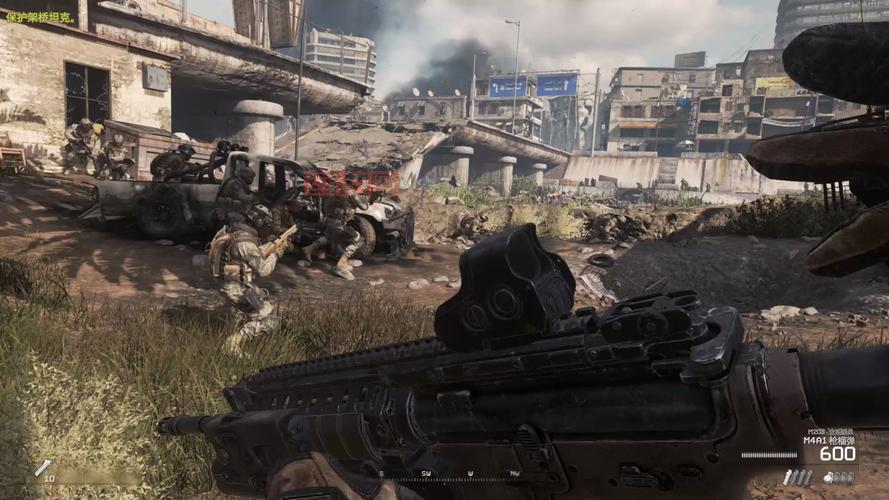This screenshot has width=889, height=500.
Task: Select the flashbang grenade icons
Action: coord(797,478)
